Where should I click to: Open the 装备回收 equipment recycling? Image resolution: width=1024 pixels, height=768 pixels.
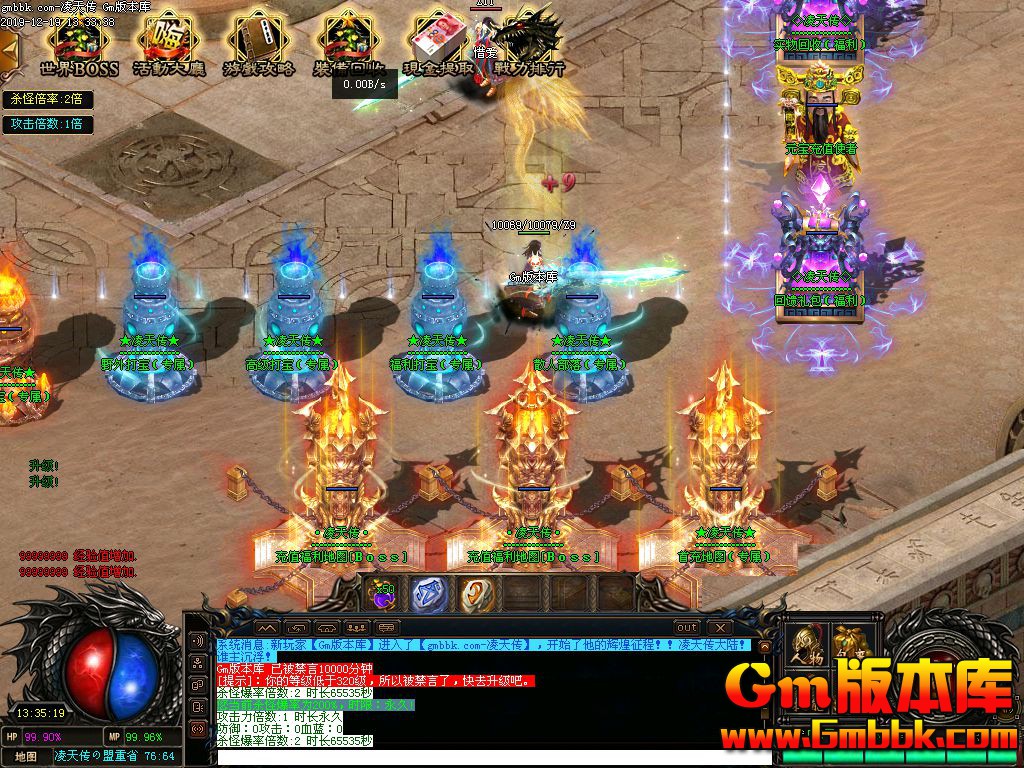pyautogui.click(x=346, y=45)
